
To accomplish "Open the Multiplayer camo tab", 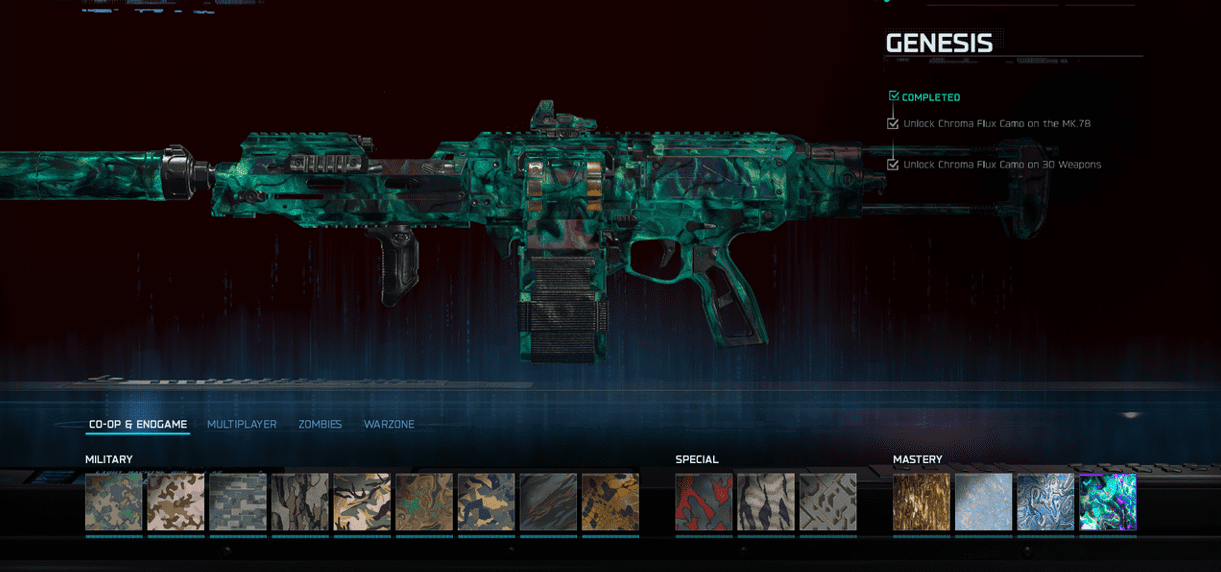I will coord(242,424).
